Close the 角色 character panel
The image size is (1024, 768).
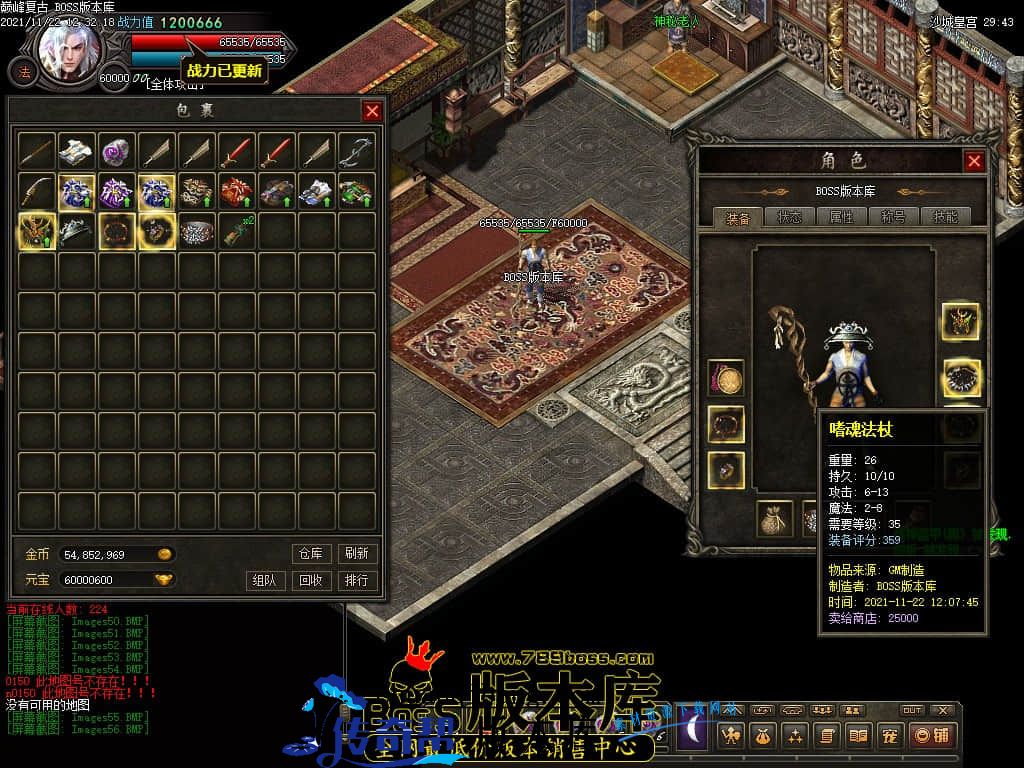coord(974,161)
